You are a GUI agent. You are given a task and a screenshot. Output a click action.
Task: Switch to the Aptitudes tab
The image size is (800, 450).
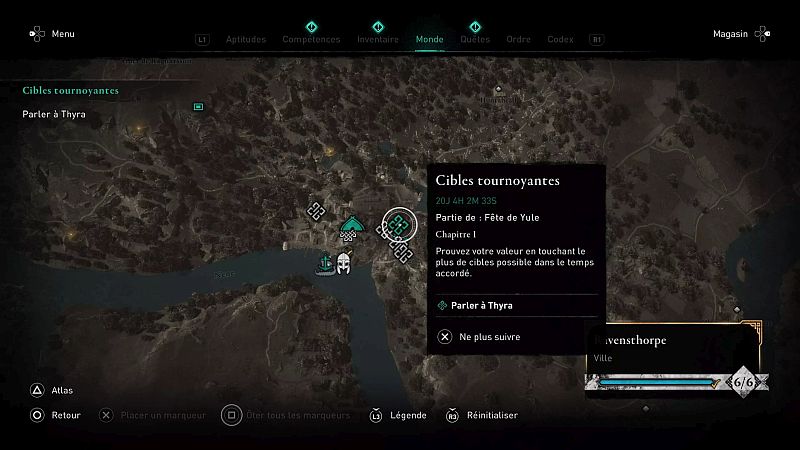click(246, 40)
